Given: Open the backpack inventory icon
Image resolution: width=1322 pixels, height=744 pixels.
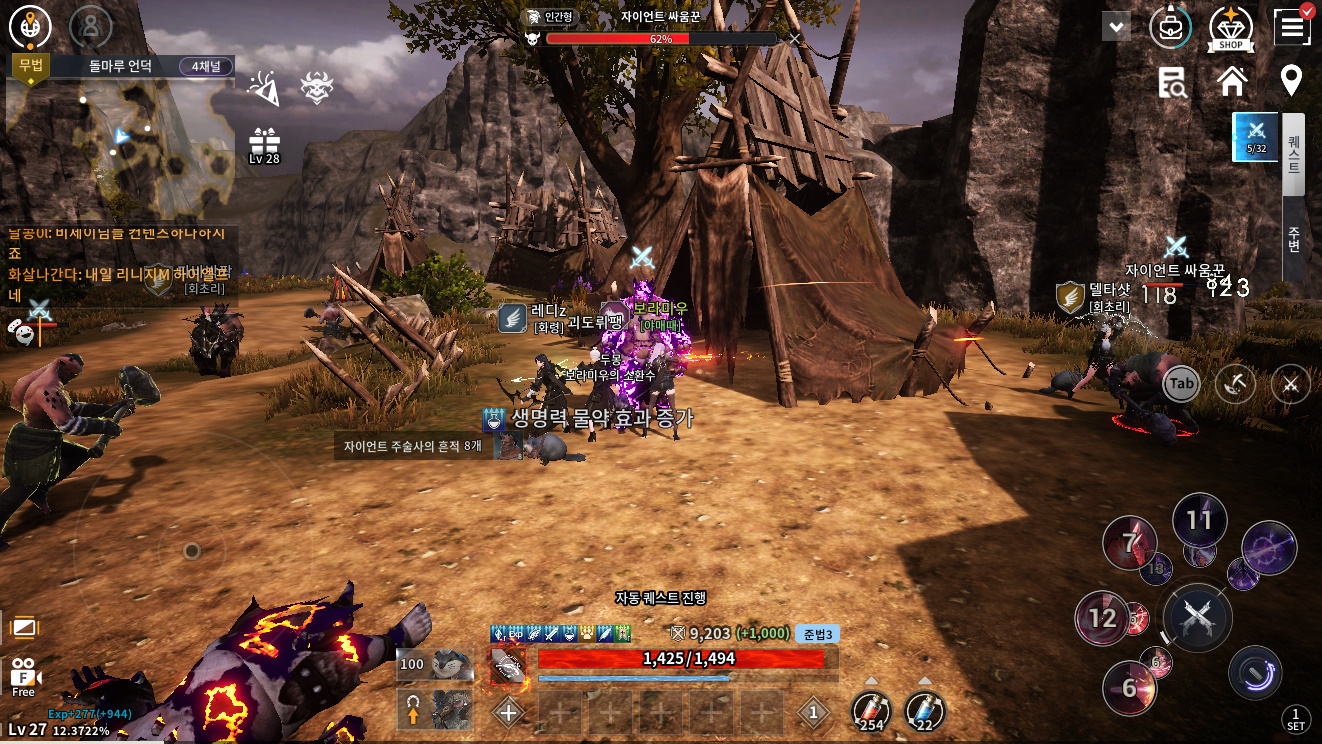Looking at the screenshot, I should pyautogui.click(x=1170, y=28).
